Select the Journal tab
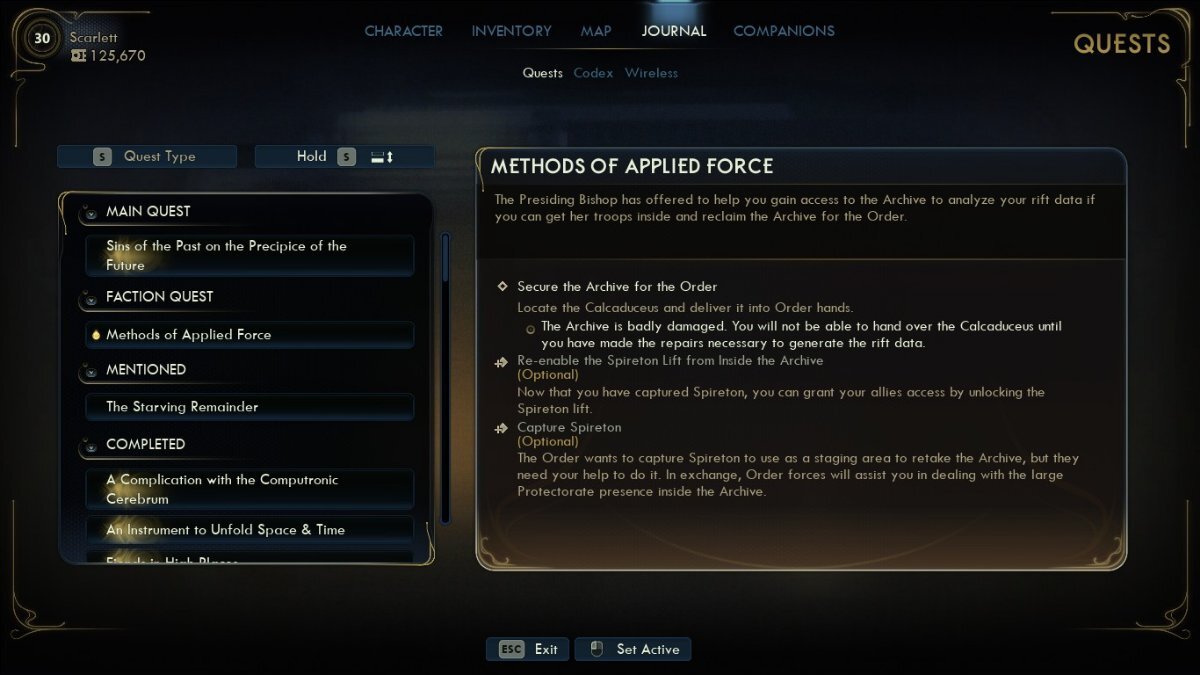Viewport: 1200px width, 675px height. (673, 31)
